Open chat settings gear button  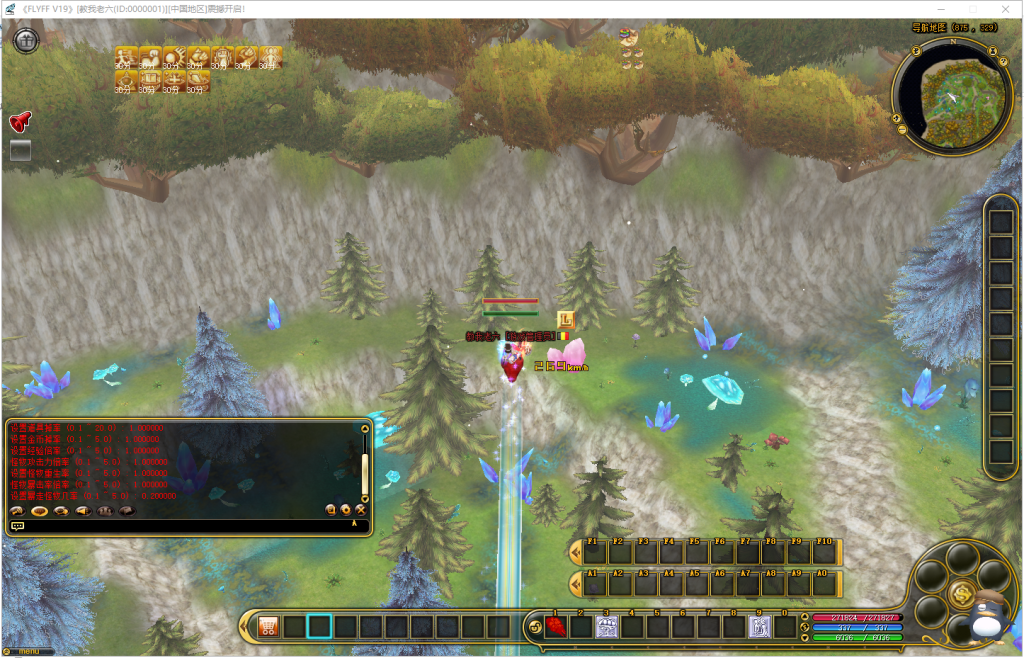[x=345, y=510]
